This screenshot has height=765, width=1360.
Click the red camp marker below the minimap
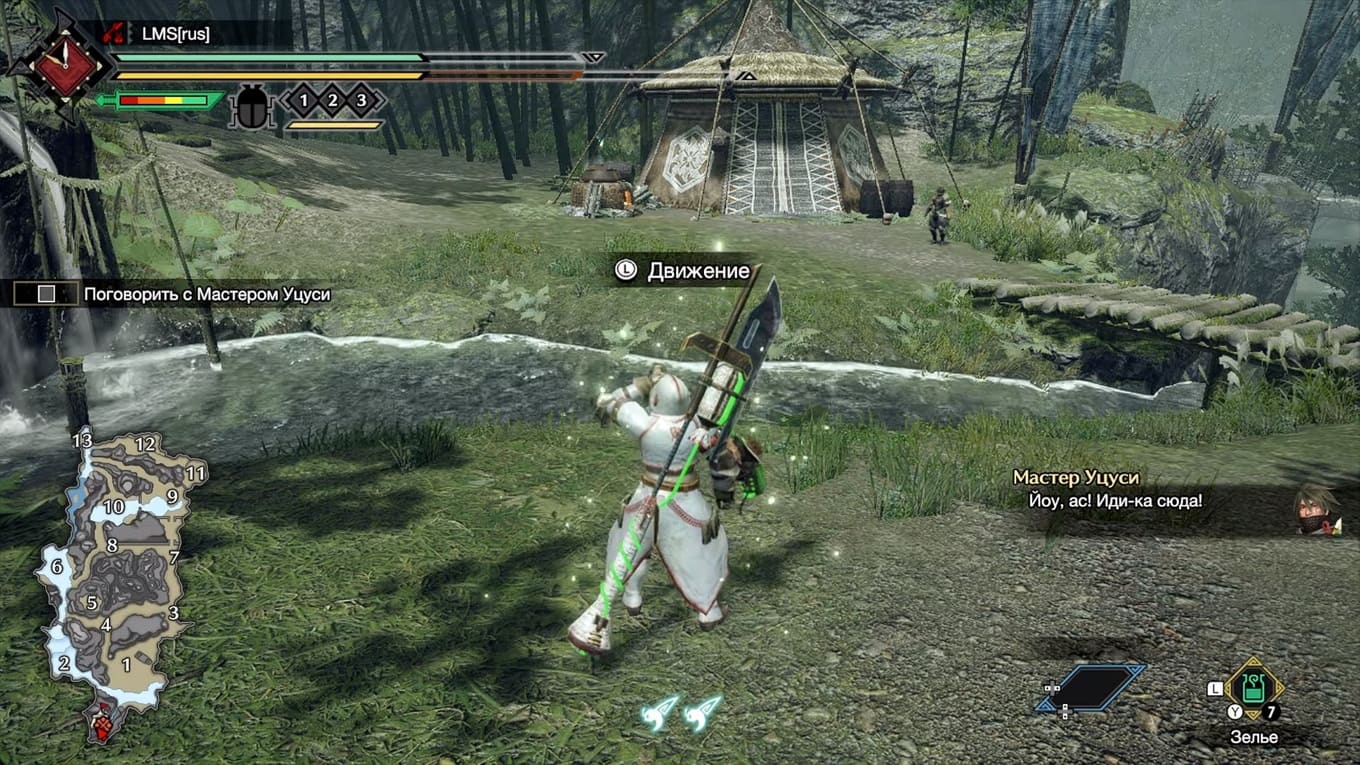pos(103,722)
